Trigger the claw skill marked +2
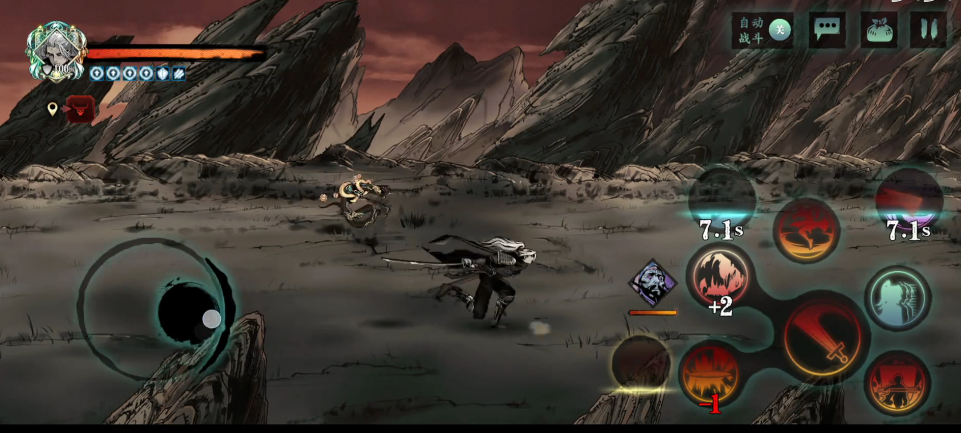The image size is (961, 433). pos(720,277)
